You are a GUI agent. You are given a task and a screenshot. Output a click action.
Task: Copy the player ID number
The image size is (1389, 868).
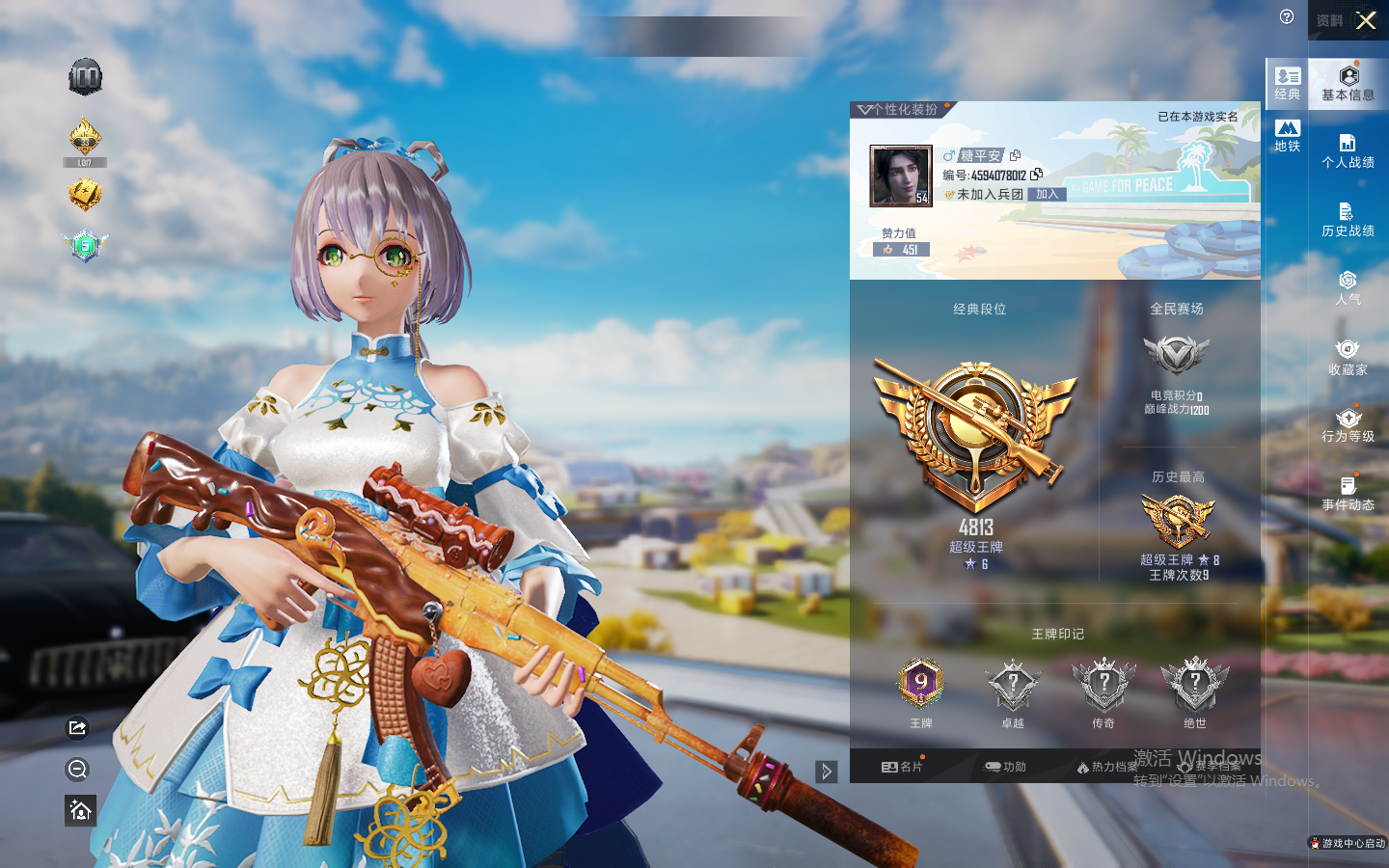[x=1037, y=175]
